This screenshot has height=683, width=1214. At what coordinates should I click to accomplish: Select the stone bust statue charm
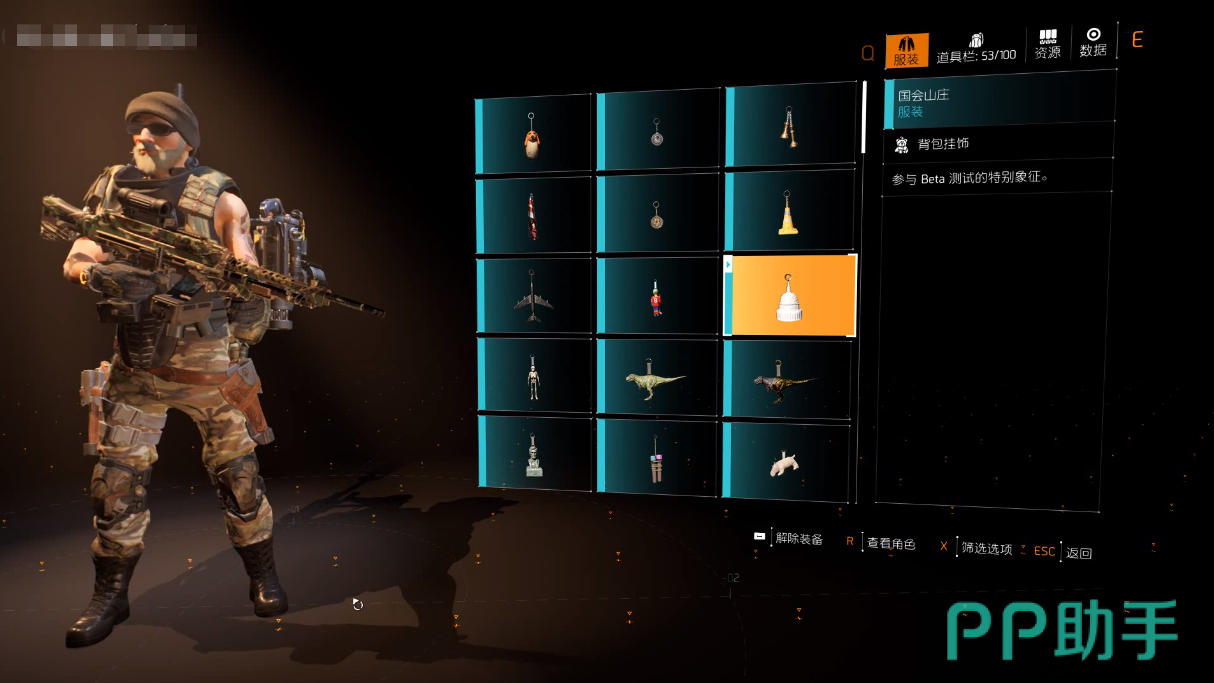(x=534, y=455)
